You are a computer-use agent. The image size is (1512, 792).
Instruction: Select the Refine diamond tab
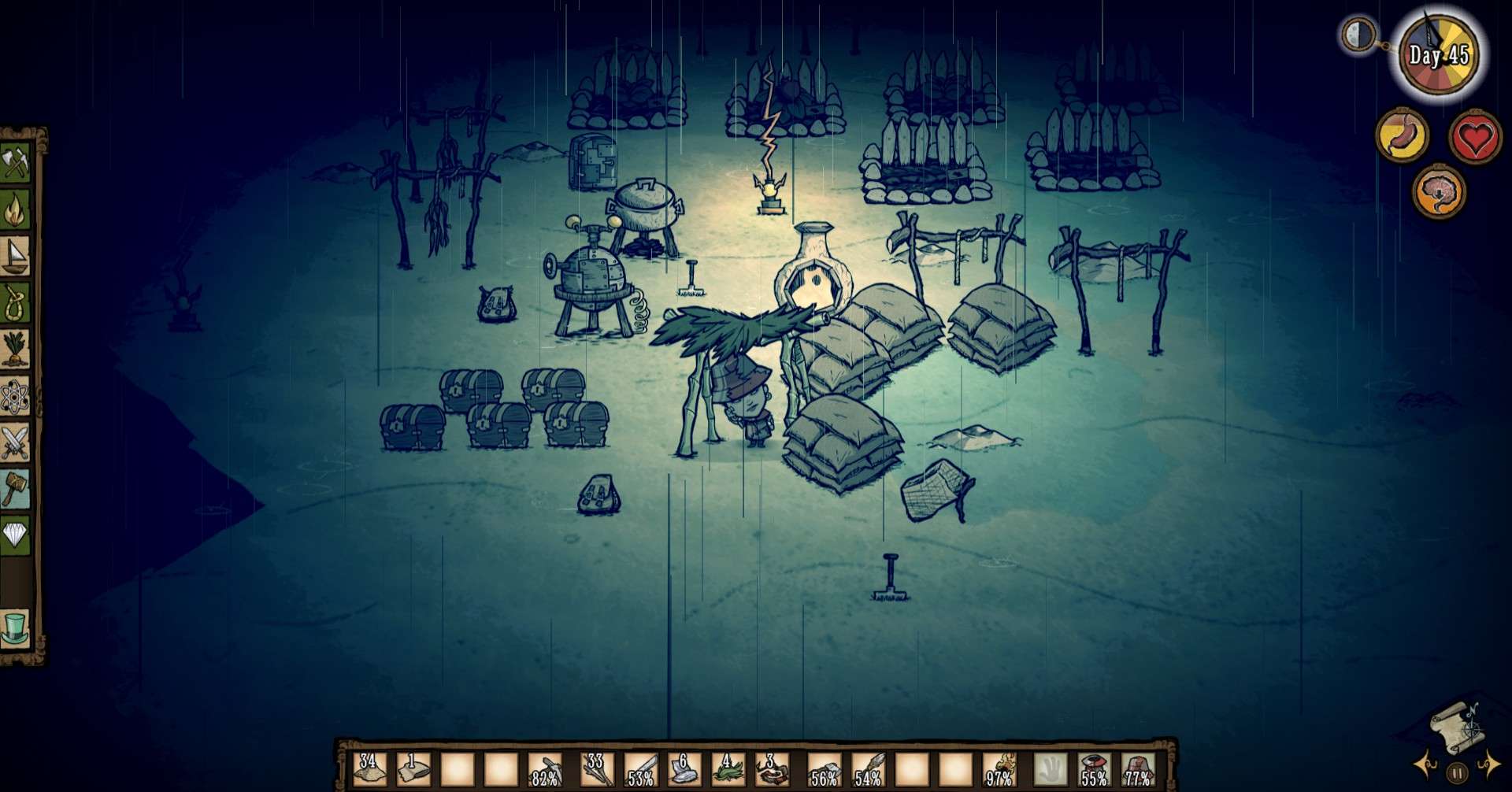[x=15, y=535]
